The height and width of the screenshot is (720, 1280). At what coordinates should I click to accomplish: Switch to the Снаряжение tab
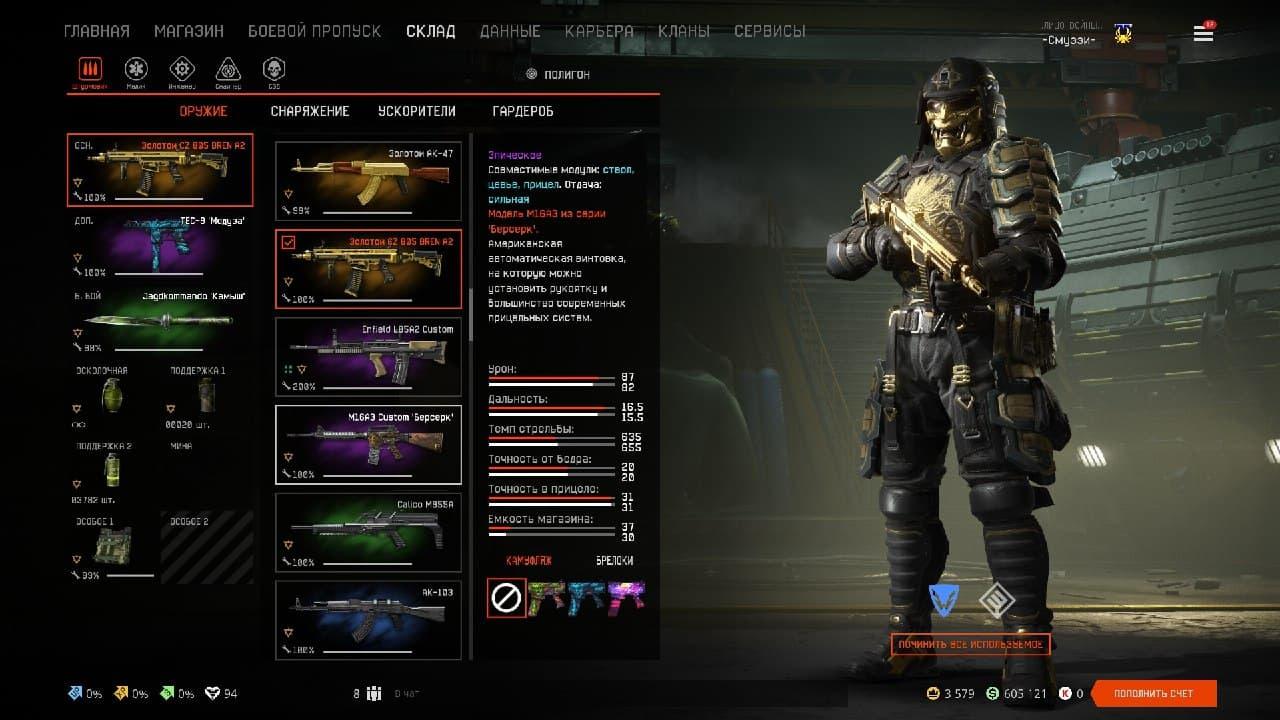tap(310, 111)
